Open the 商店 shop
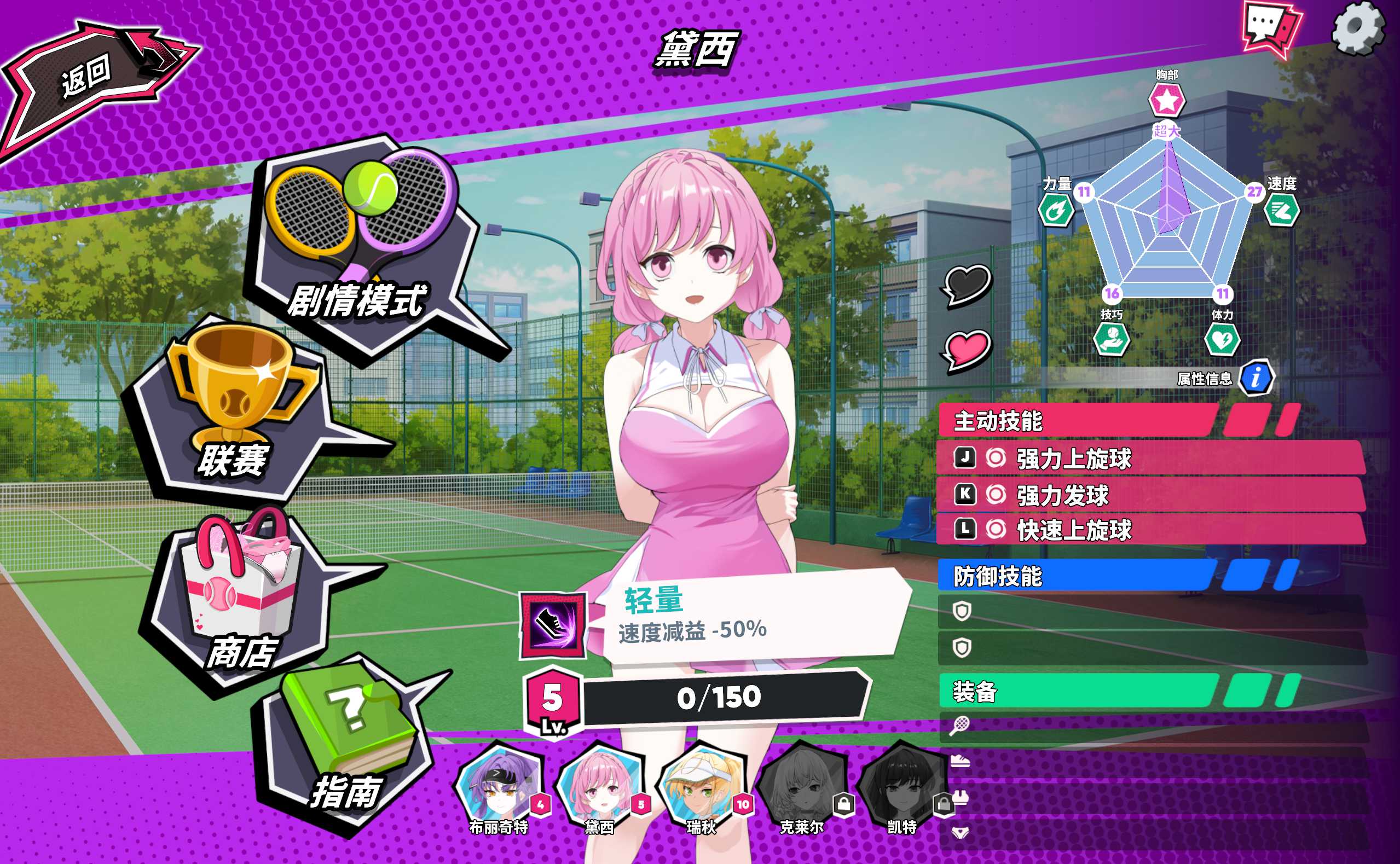The image size is (1400, 864). click(240, 600)
